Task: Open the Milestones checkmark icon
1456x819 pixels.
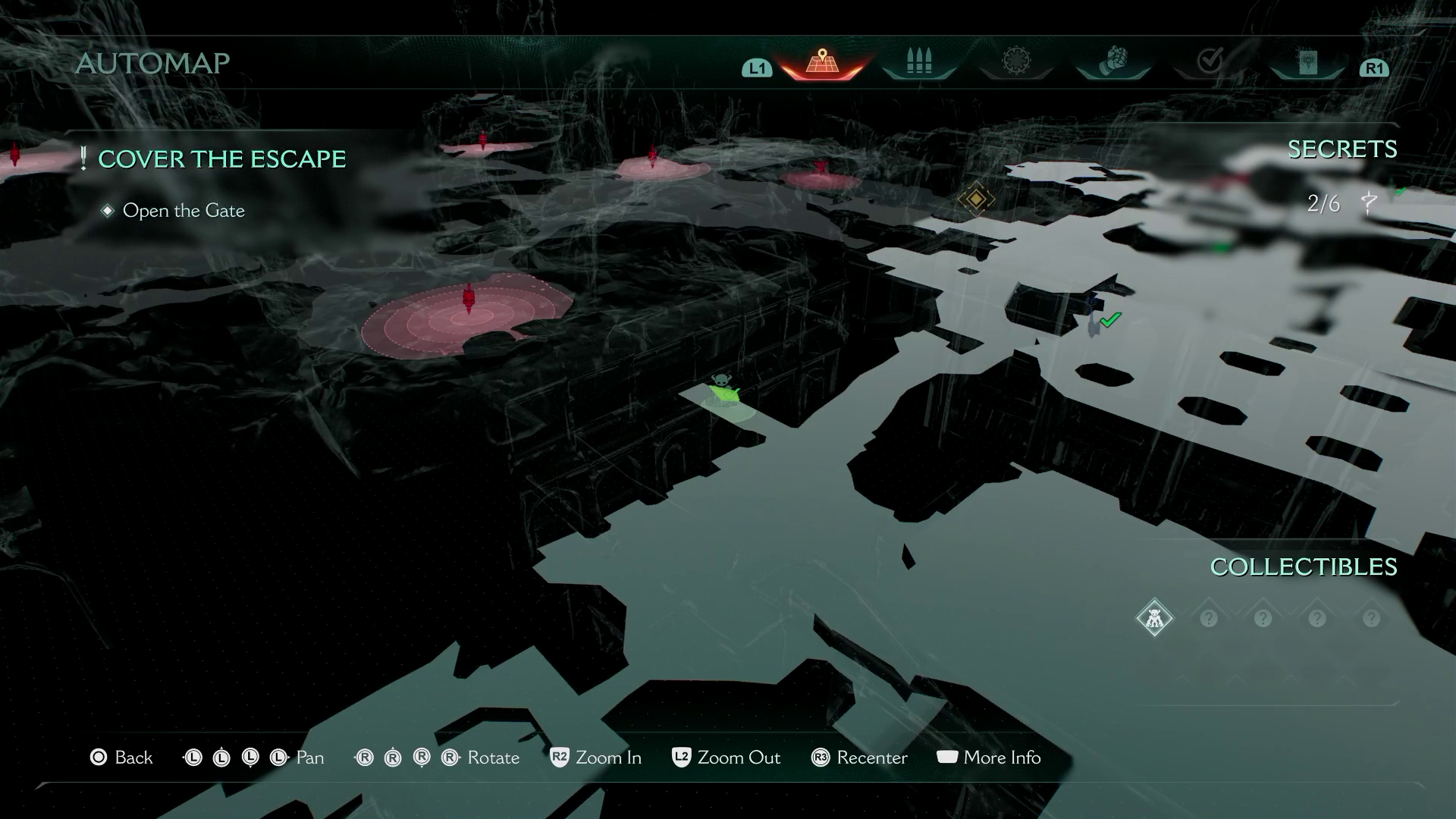Action: click(x=1212, y=61)
